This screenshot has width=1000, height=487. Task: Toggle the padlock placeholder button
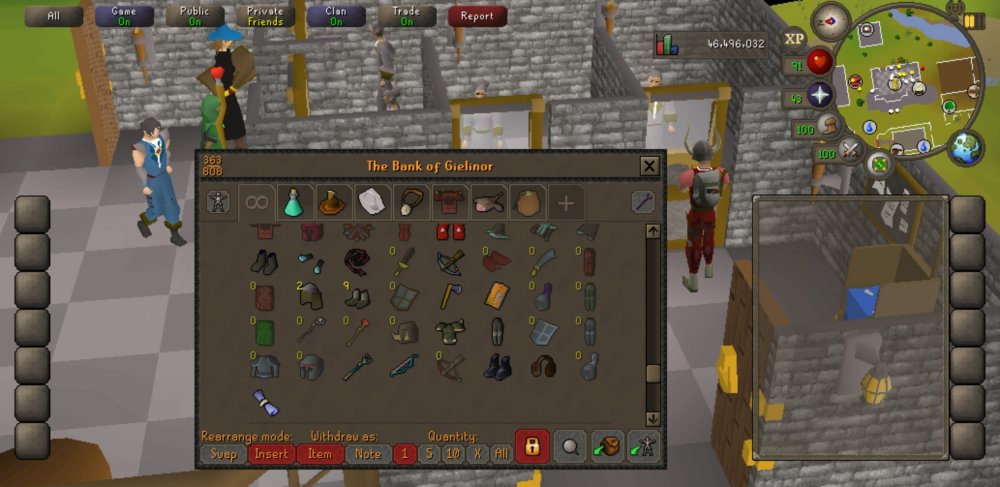coord(532,447)
